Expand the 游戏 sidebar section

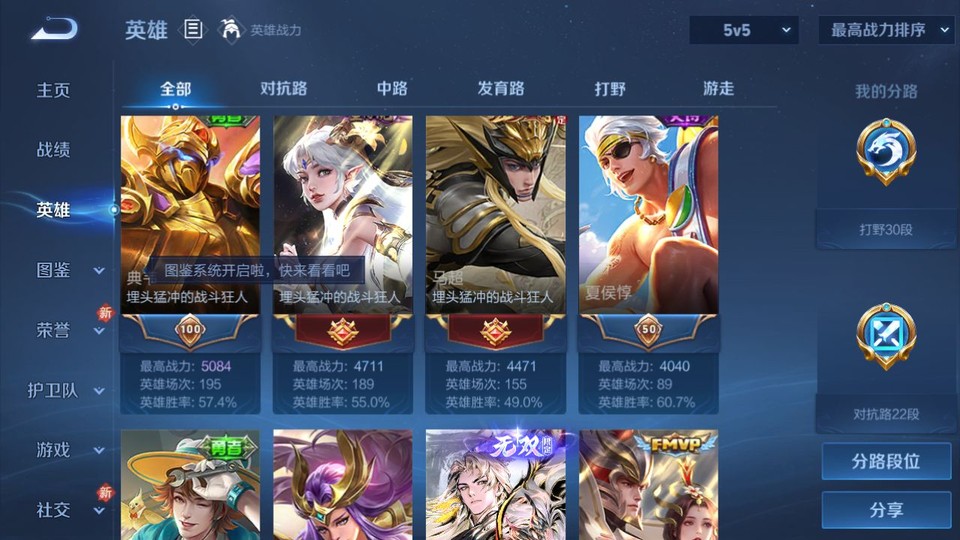click(x=68, y=450)
